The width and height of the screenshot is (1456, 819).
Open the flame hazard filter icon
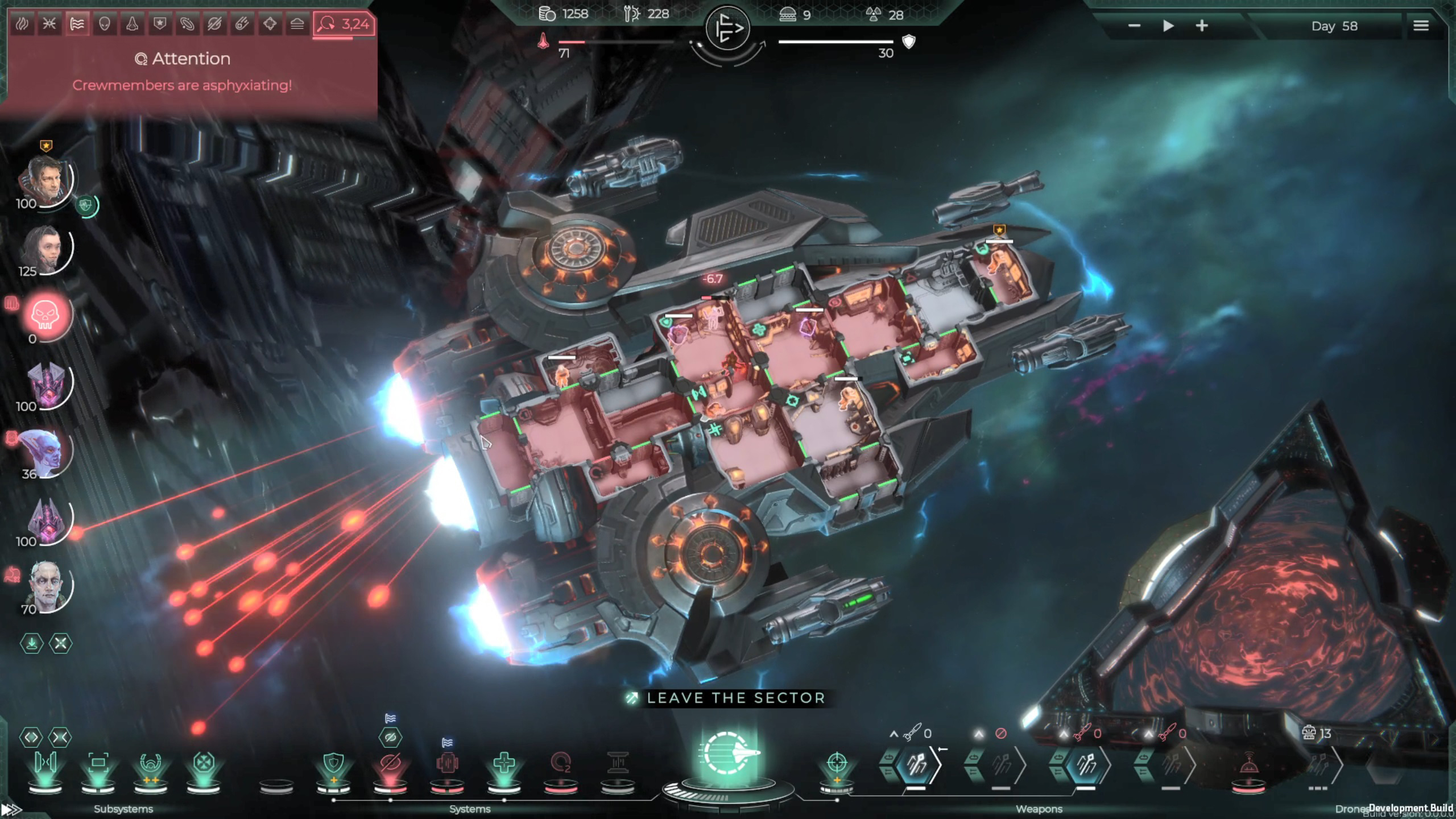point(22,24)
